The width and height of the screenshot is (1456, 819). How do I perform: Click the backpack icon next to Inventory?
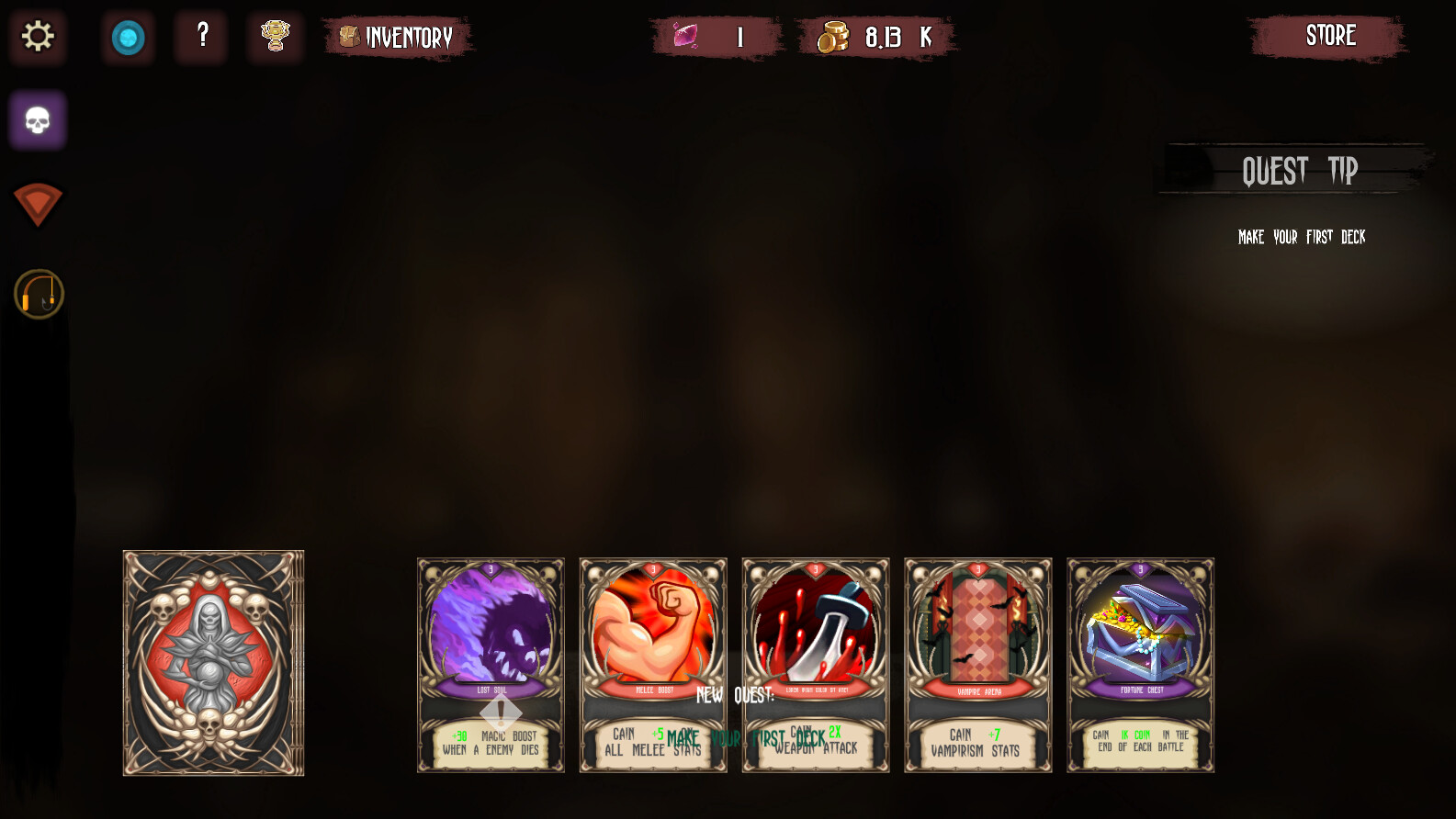pyautogui.click(x=349, y=38)
